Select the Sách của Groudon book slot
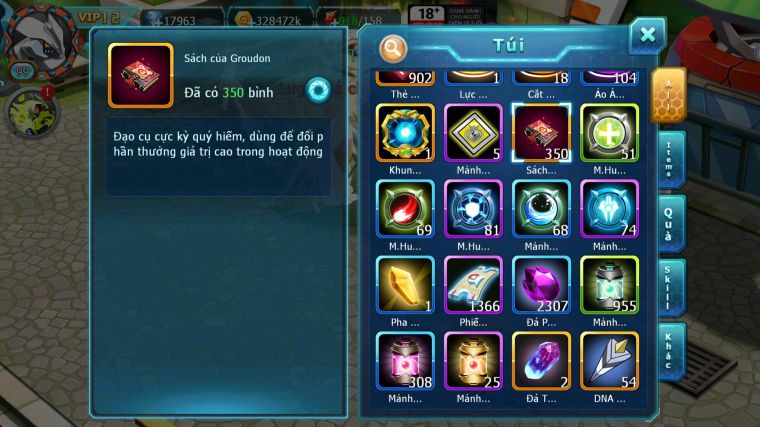Screen dimensions: 760x427 (541, 133)
